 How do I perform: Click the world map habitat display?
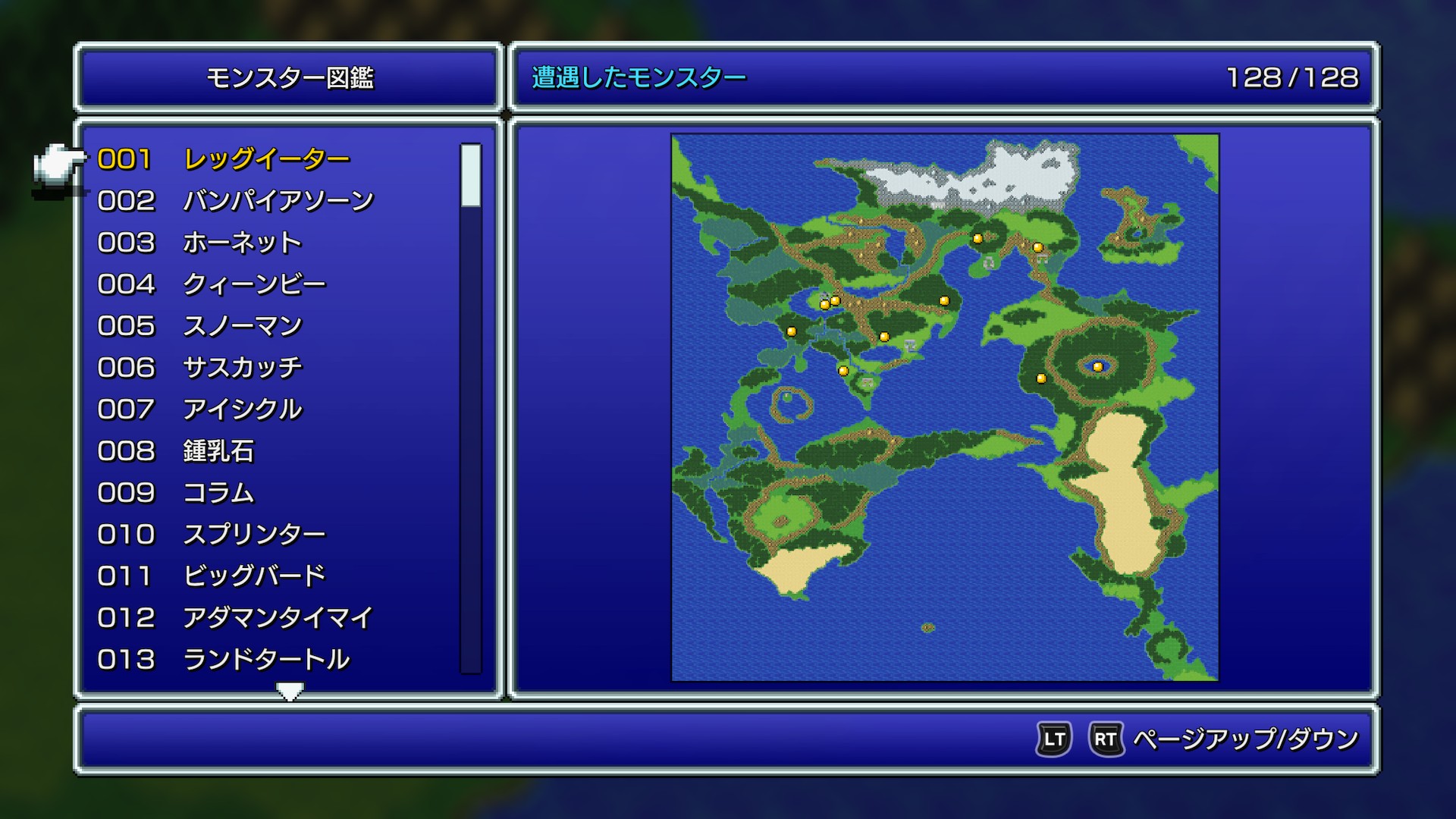(x=945, y=408)
